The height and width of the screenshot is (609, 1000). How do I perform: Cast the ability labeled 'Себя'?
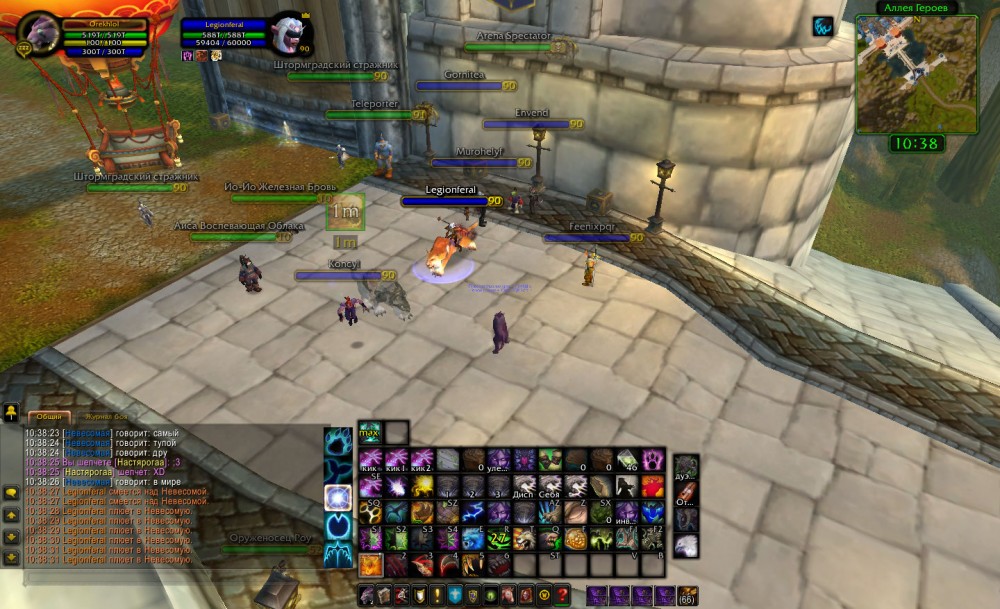(x=551, y=486)
